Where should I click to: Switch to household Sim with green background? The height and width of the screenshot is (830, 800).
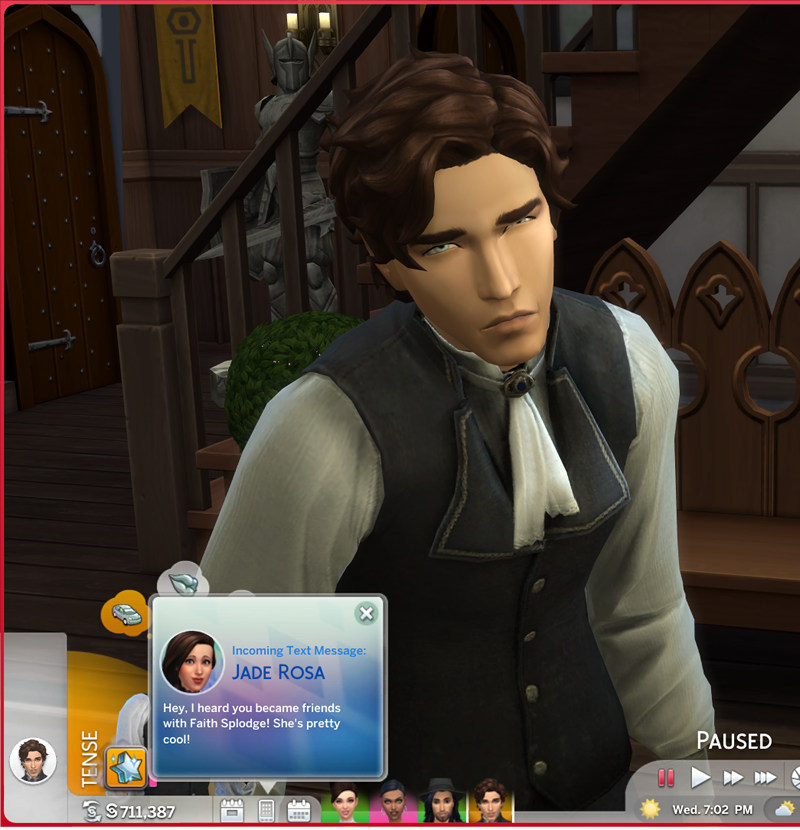click(x=344, y=802)
